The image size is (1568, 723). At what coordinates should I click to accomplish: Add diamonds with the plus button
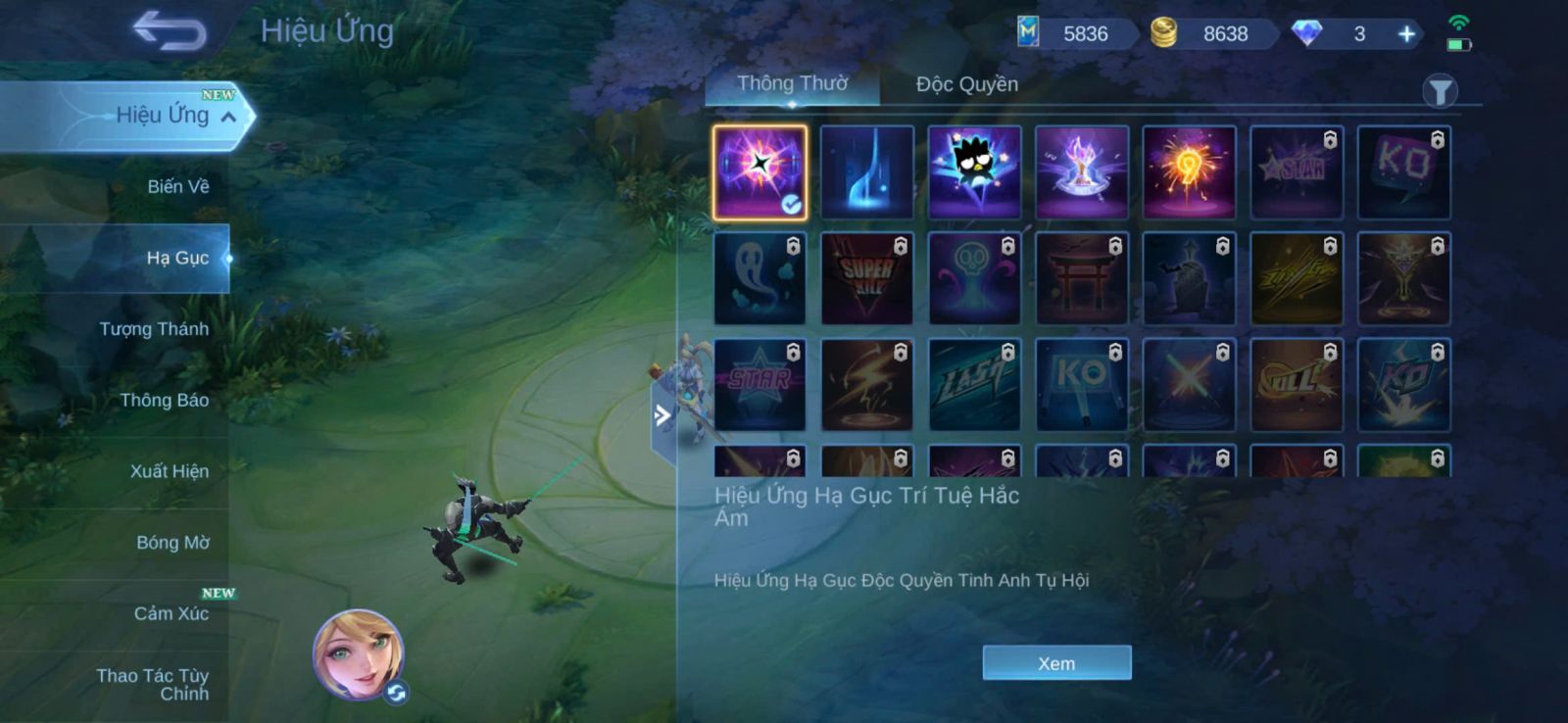point(1406,34)
